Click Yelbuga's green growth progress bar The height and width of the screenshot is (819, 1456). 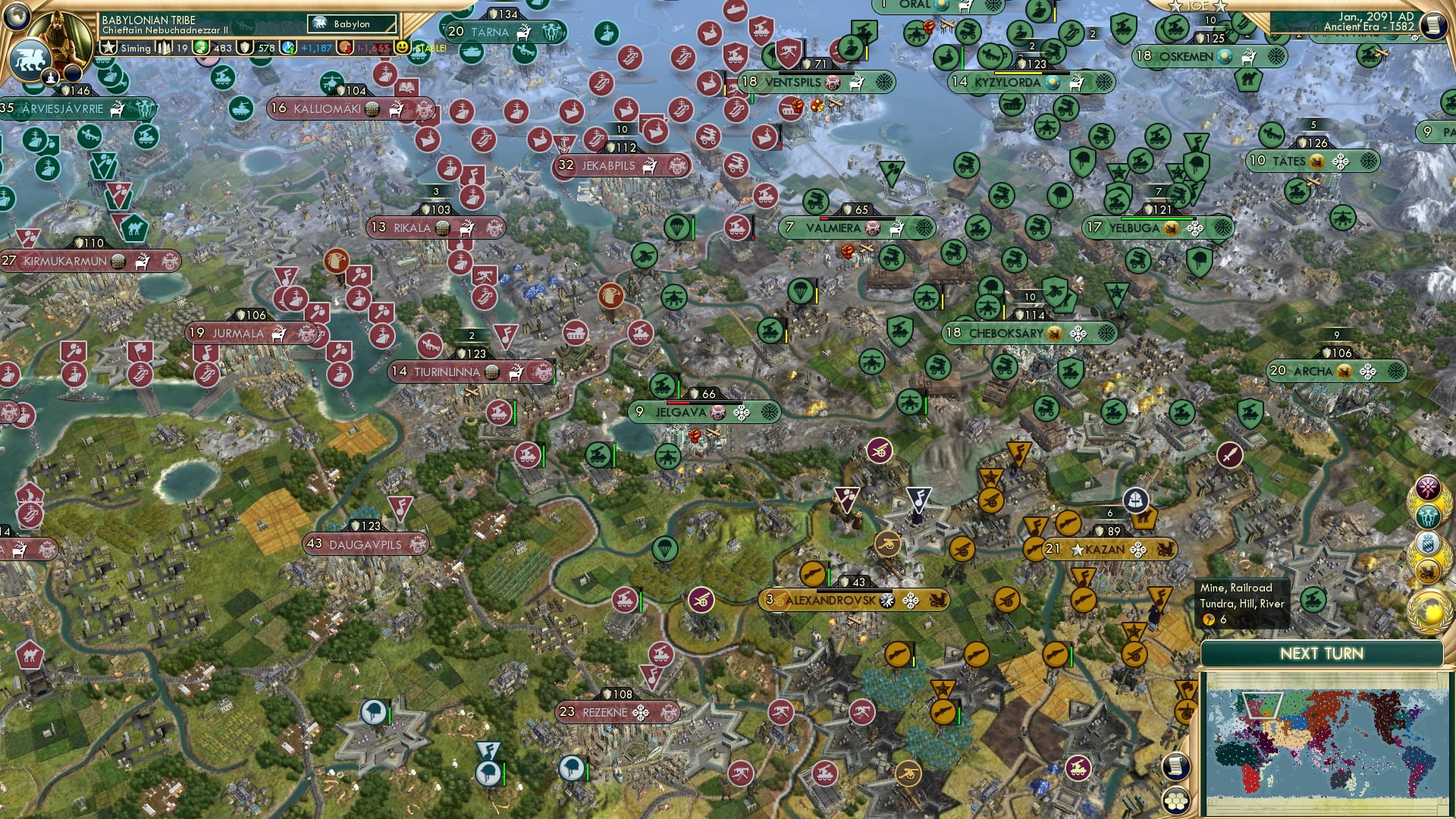coord(1159,219)
